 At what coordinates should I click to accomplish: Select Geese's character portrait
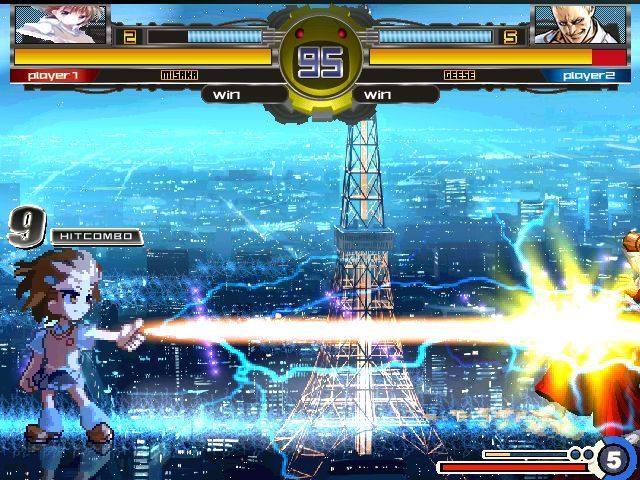click(572, 24)
